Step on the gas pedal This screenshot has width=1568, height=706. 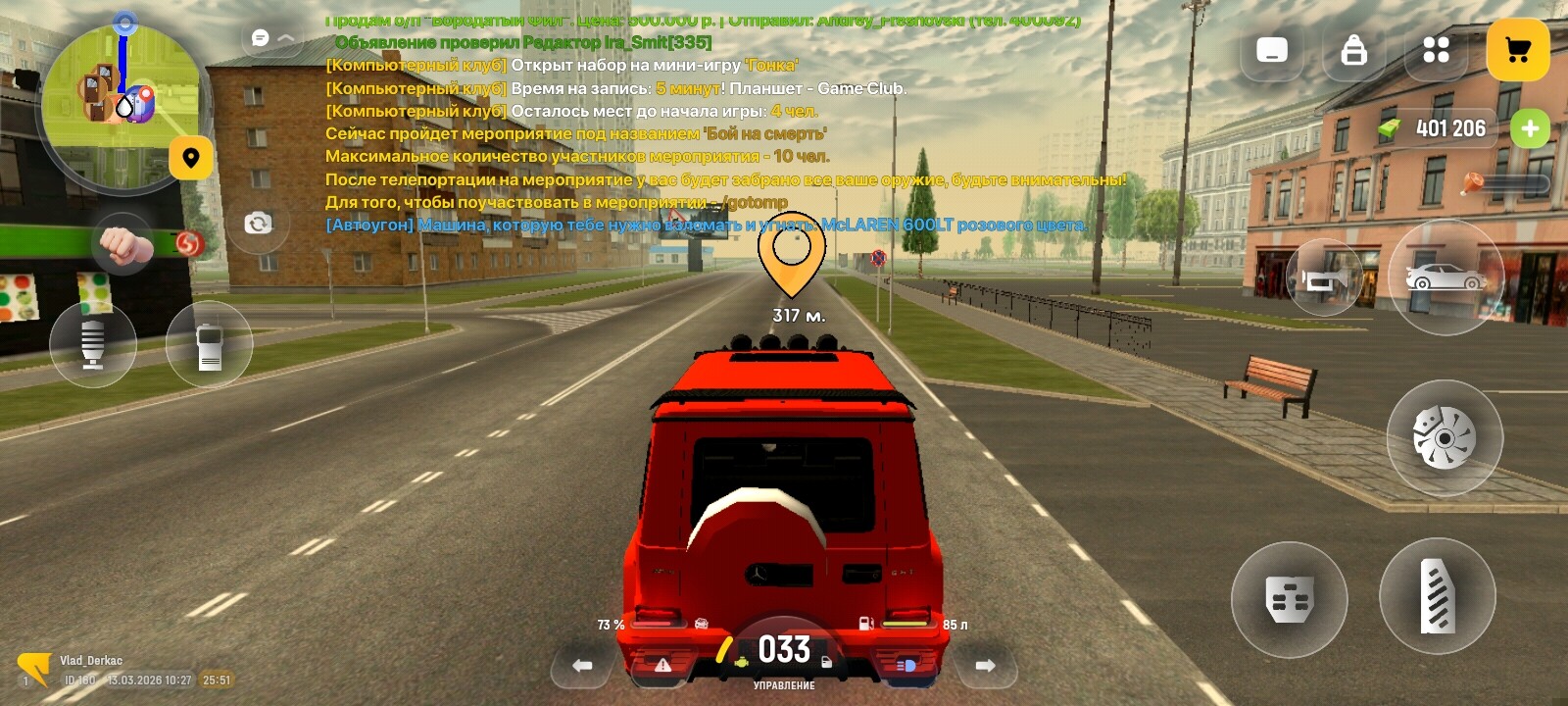point(1438,595)
